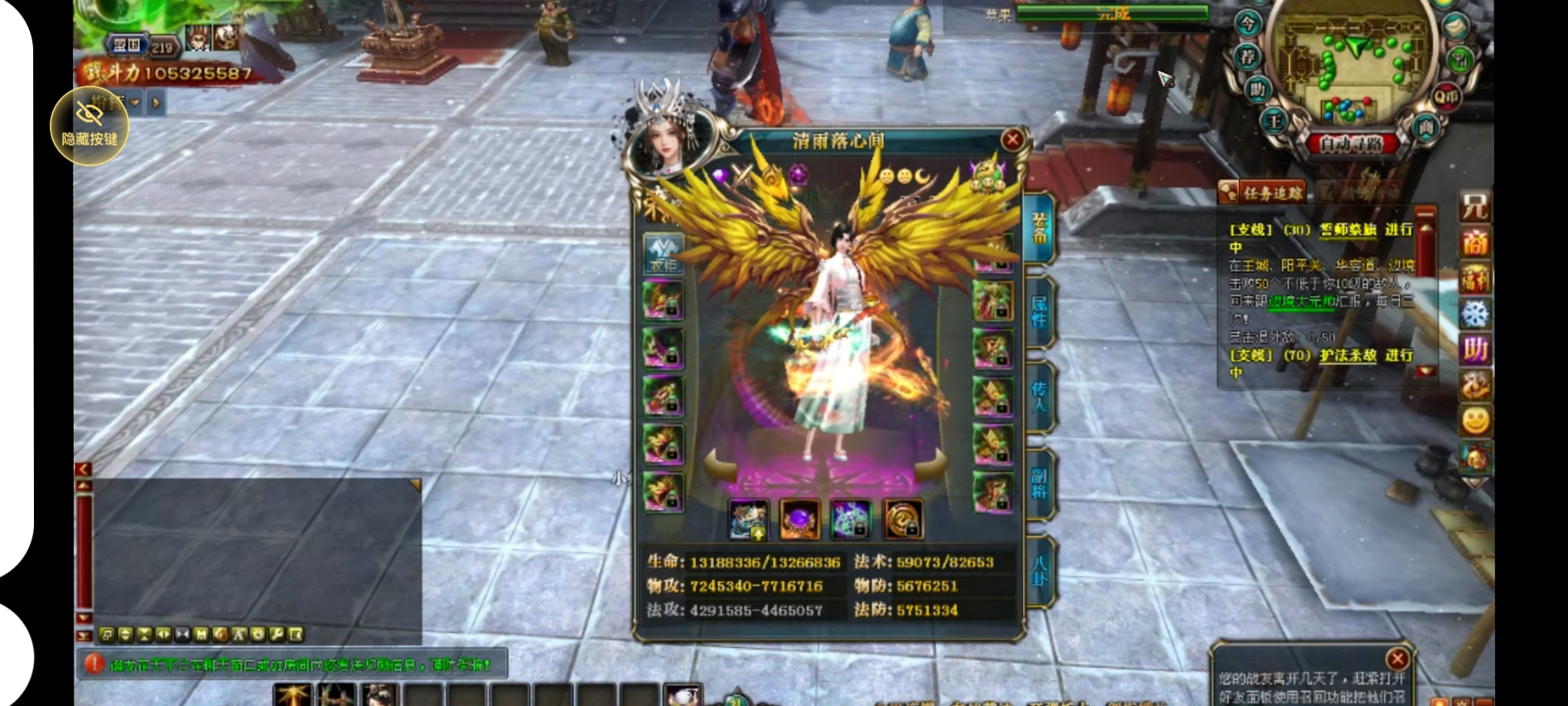Open the smiley face icon in sidebar
Screen dimensions: 1568x706
click(x=1474, y=420)
